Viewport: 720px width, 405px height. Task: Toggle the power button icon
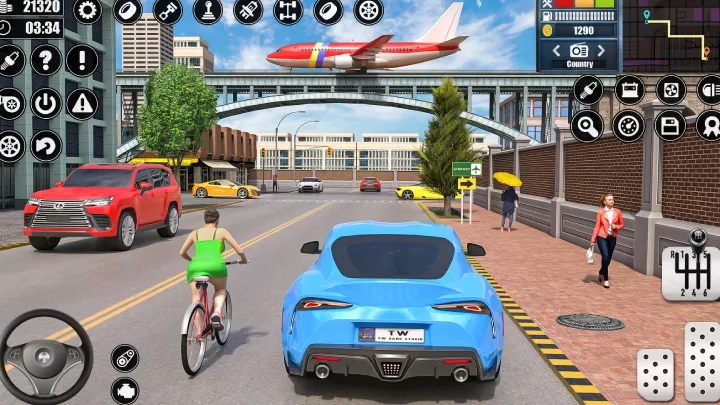pyautogui.click(x=45, y=102)
